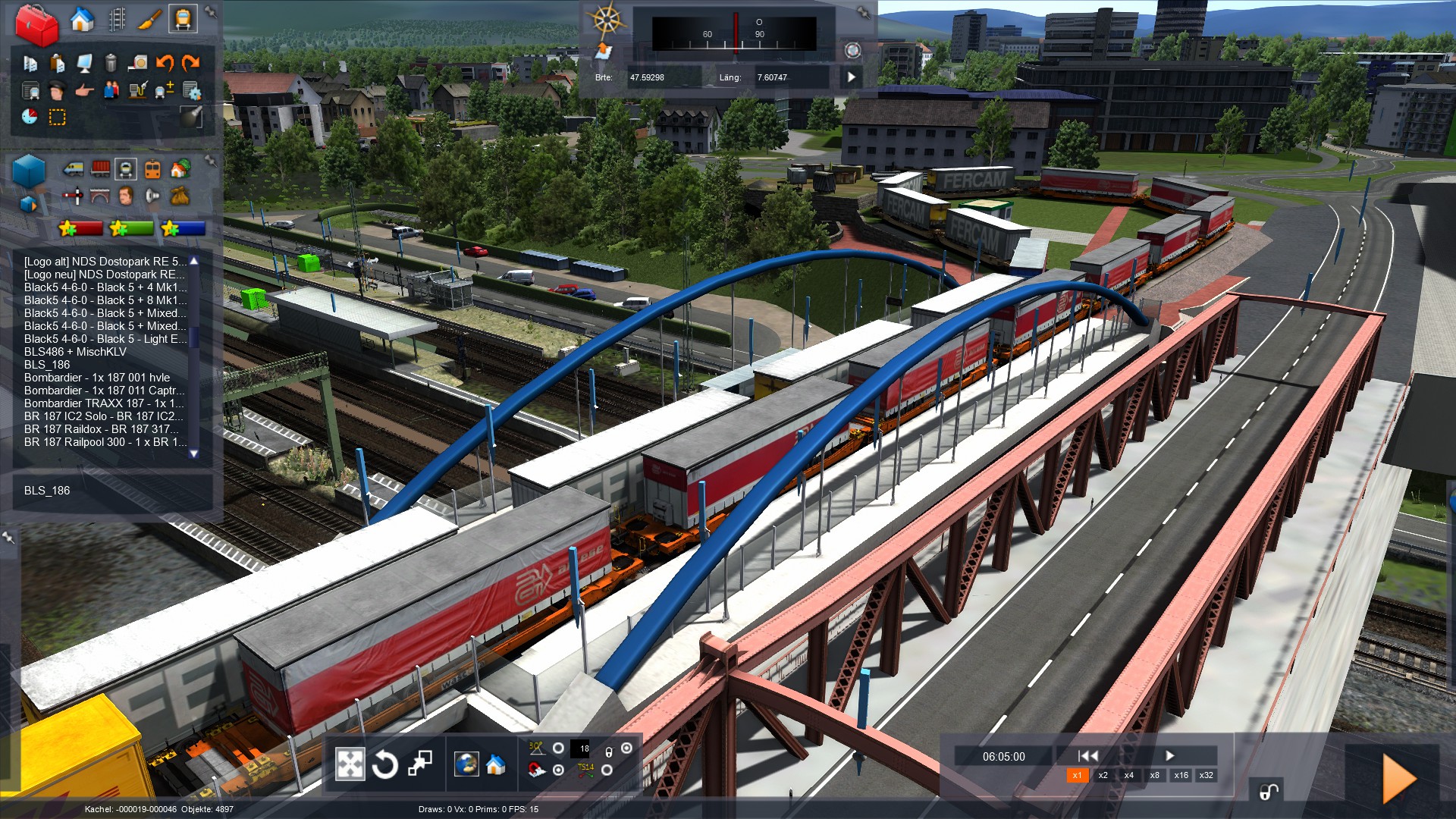Pick the 'BLS486 + MischKLV' consist entry
Image resolution: width=1456 pixels, height=819 pixels.
pos(75,352)
